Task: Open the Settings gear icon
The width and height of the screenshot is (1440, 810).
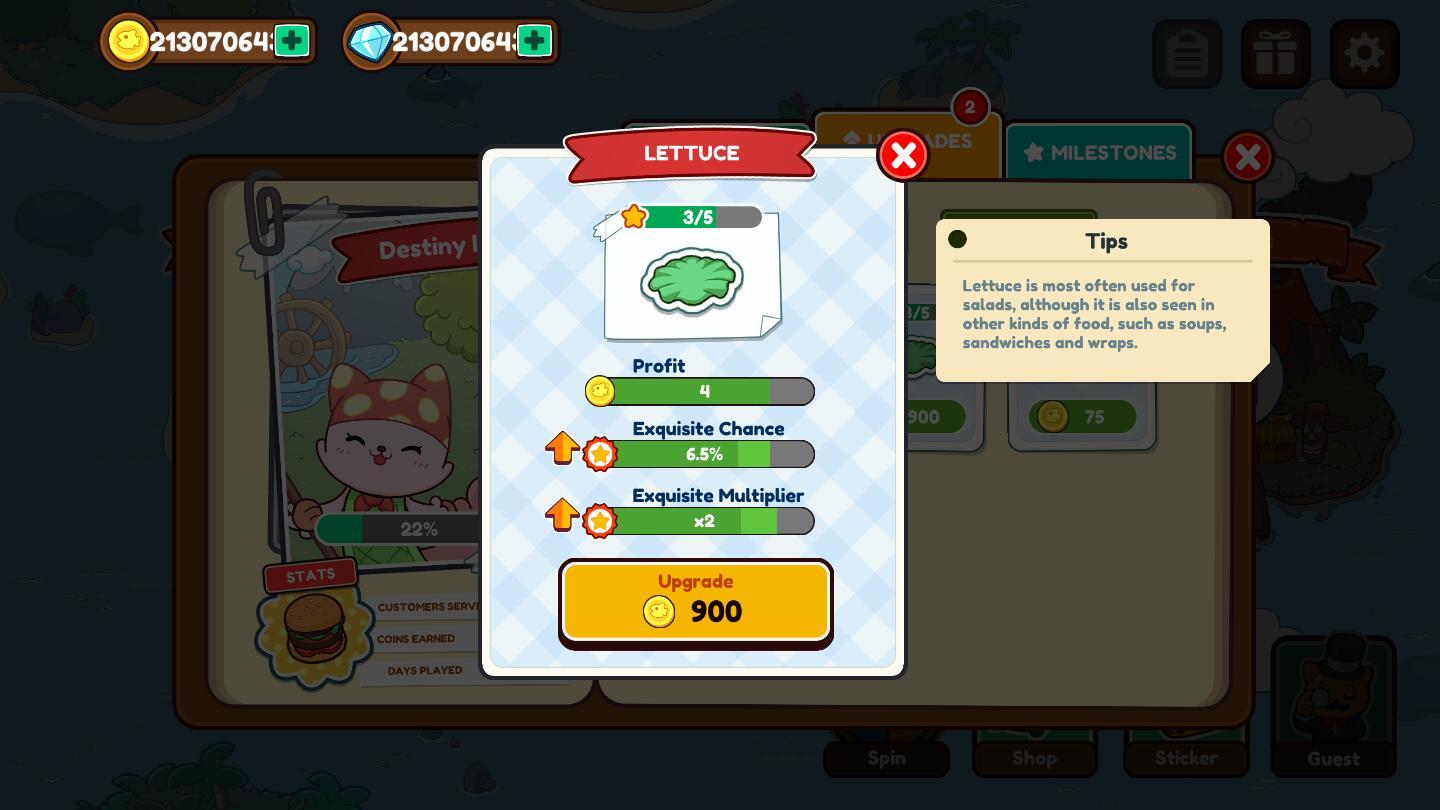Action: [x=1364, y=53]
